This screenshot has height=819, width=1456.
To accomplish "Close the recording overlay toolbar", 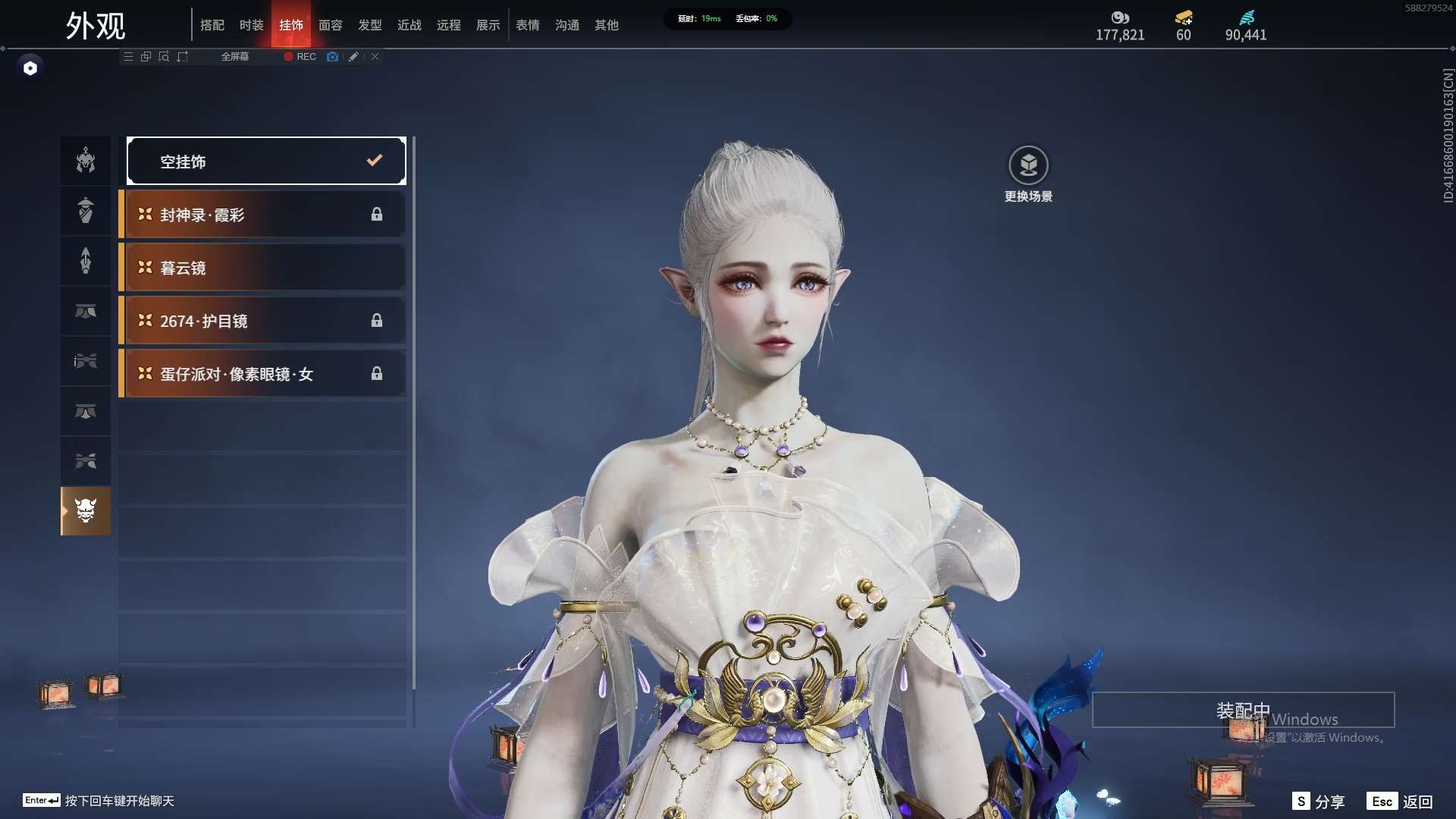I will [375, 57].
